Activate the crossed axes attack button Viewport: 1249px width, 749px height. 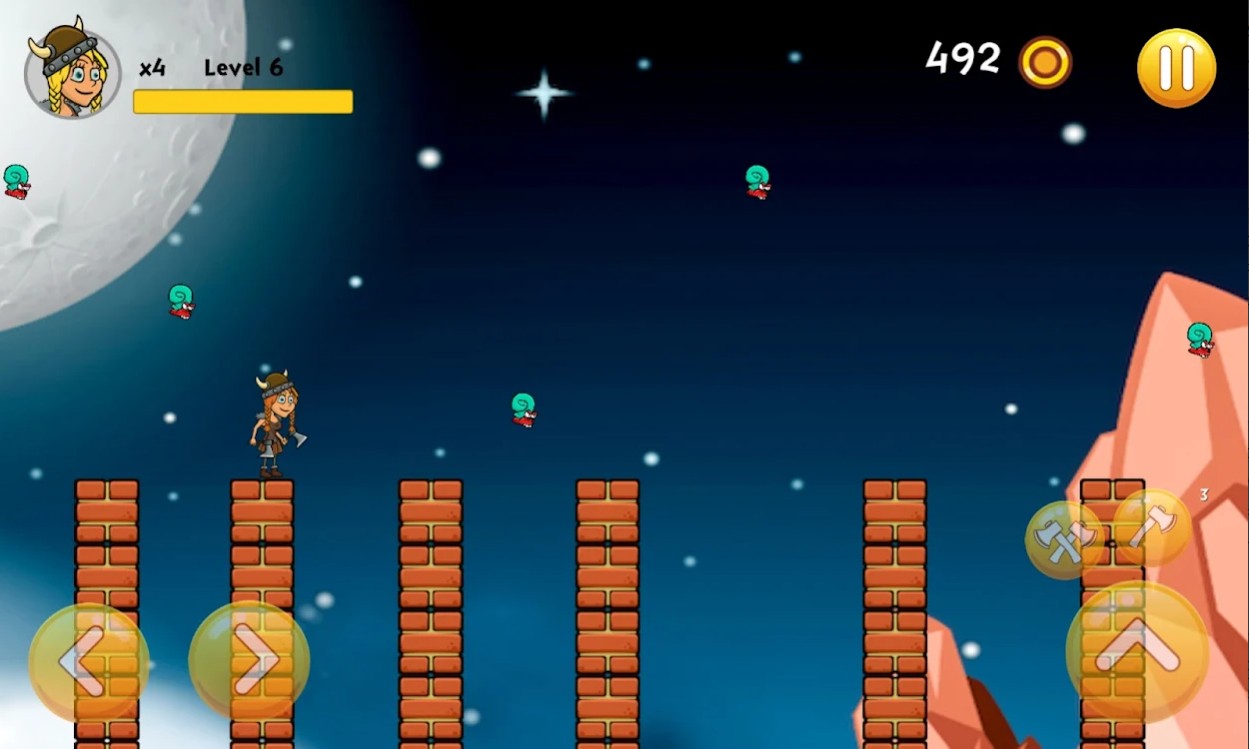coord(1064,539)
